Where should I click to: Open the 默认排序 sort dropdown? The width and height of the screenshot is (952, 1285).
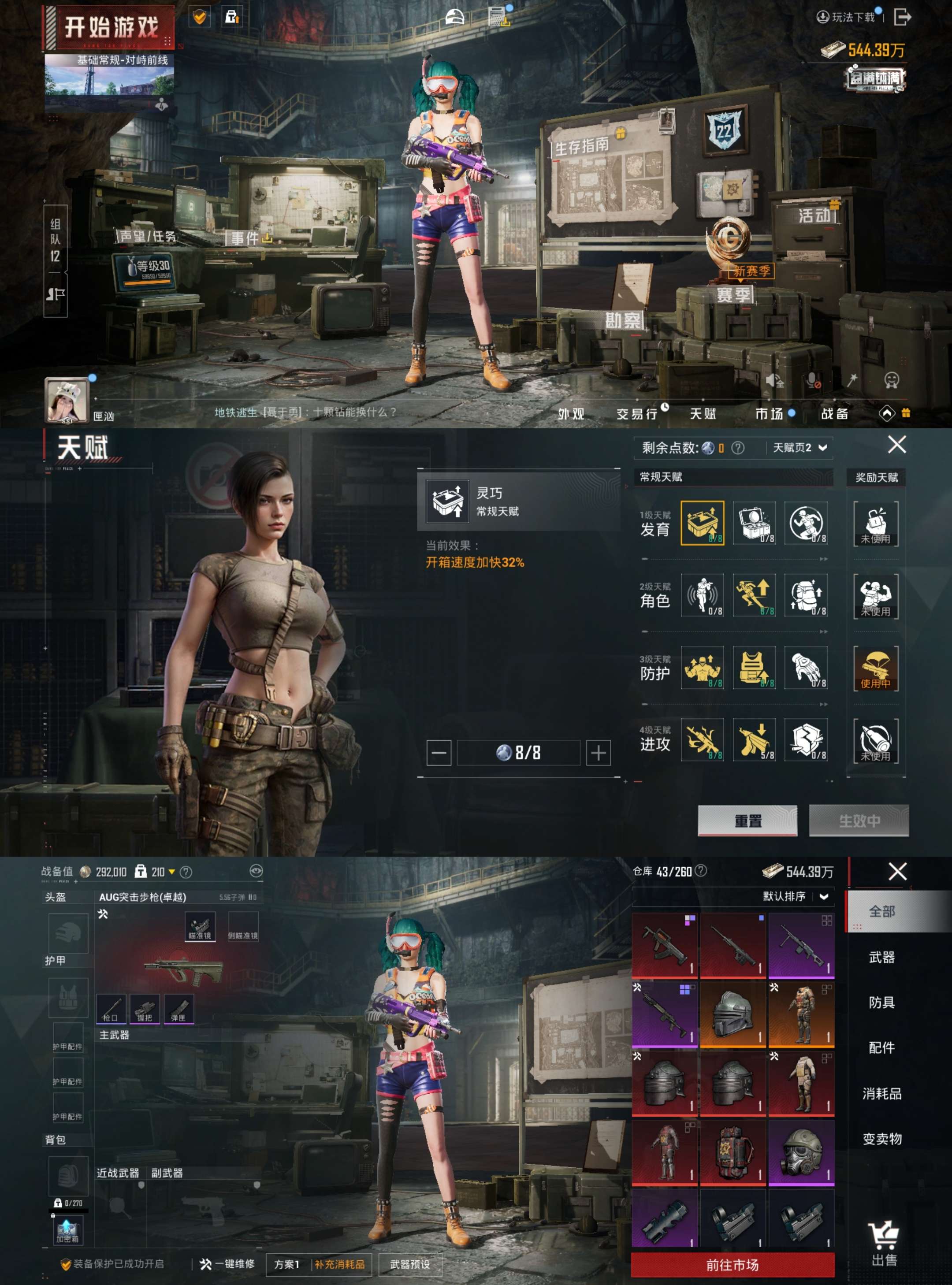point(795,897)
